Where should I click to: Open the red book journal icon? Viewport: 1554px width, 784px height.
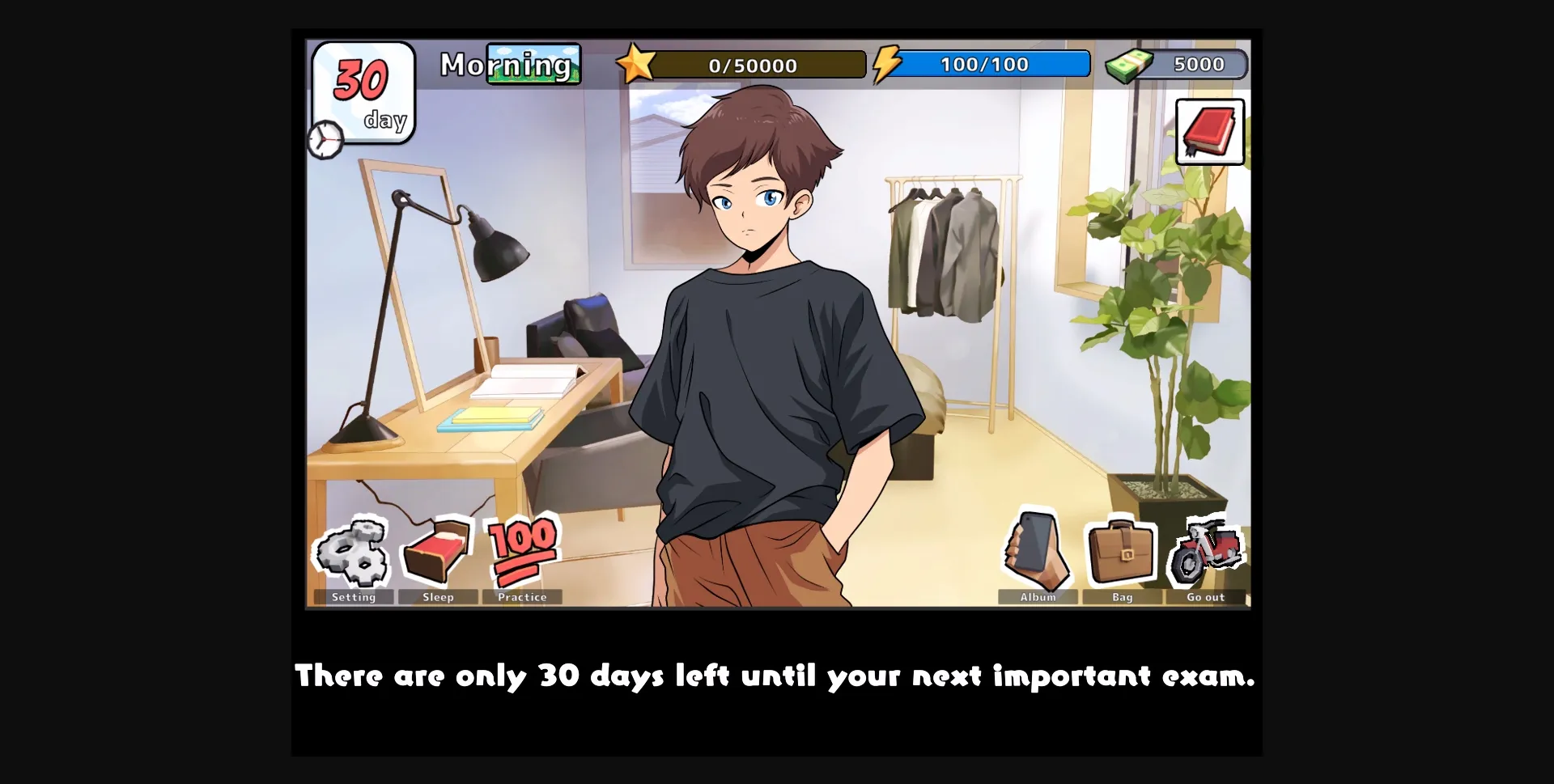(1209, 132)
